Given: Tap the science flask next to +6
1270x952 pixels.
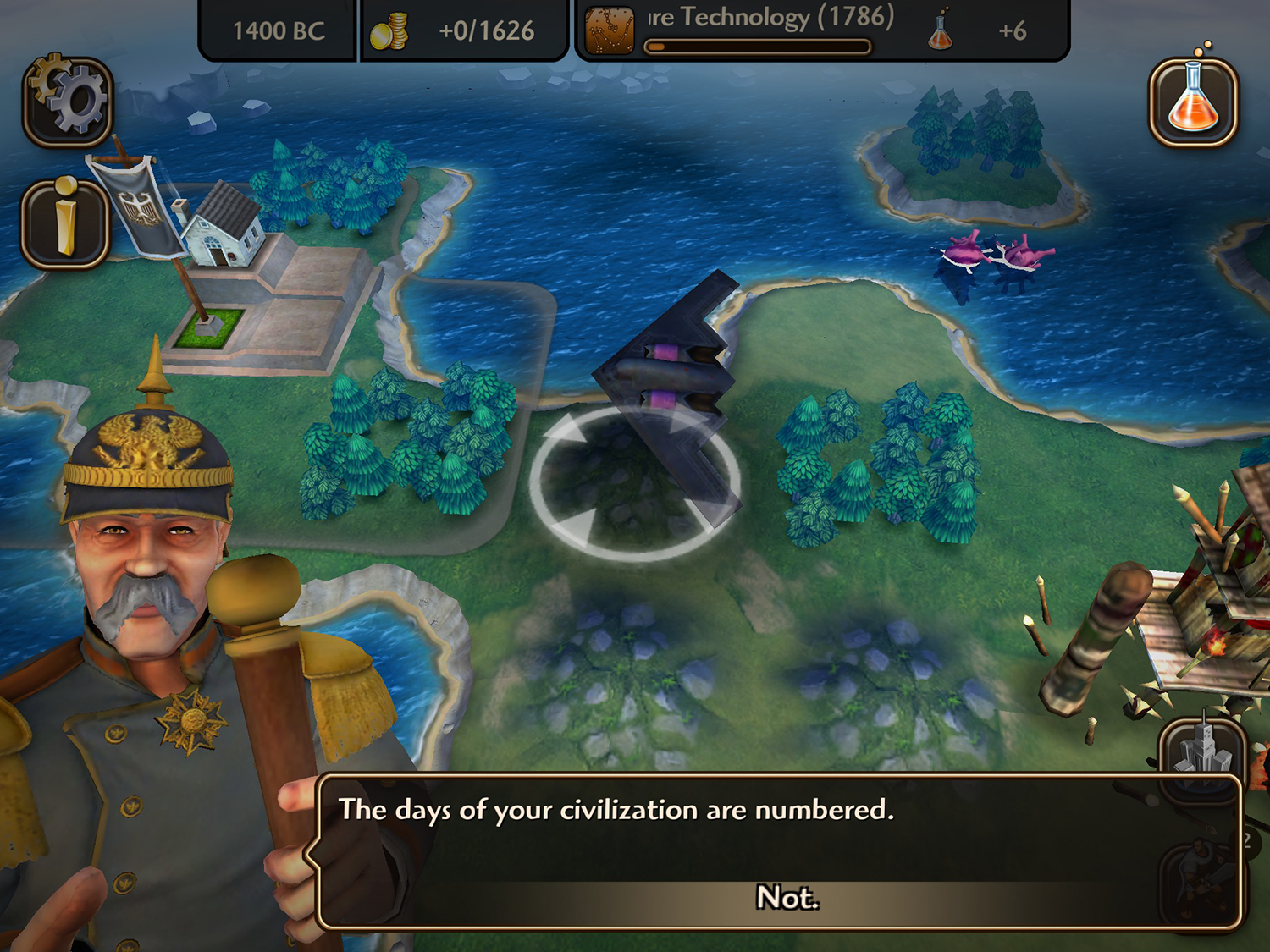Looking at the screenshot, I should (938, 32).
